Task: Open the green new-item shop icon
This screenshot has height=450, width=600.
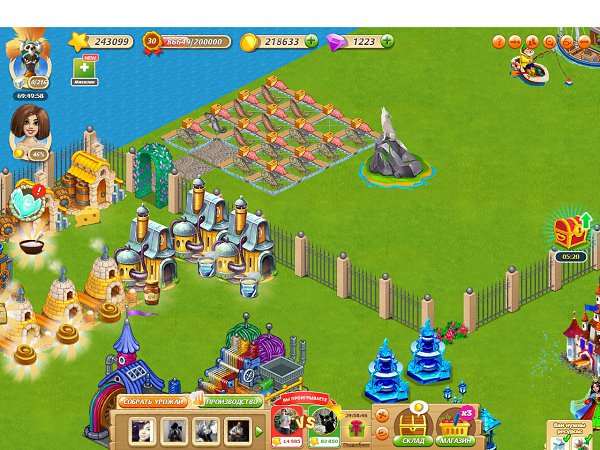Action: click(84, 68)
